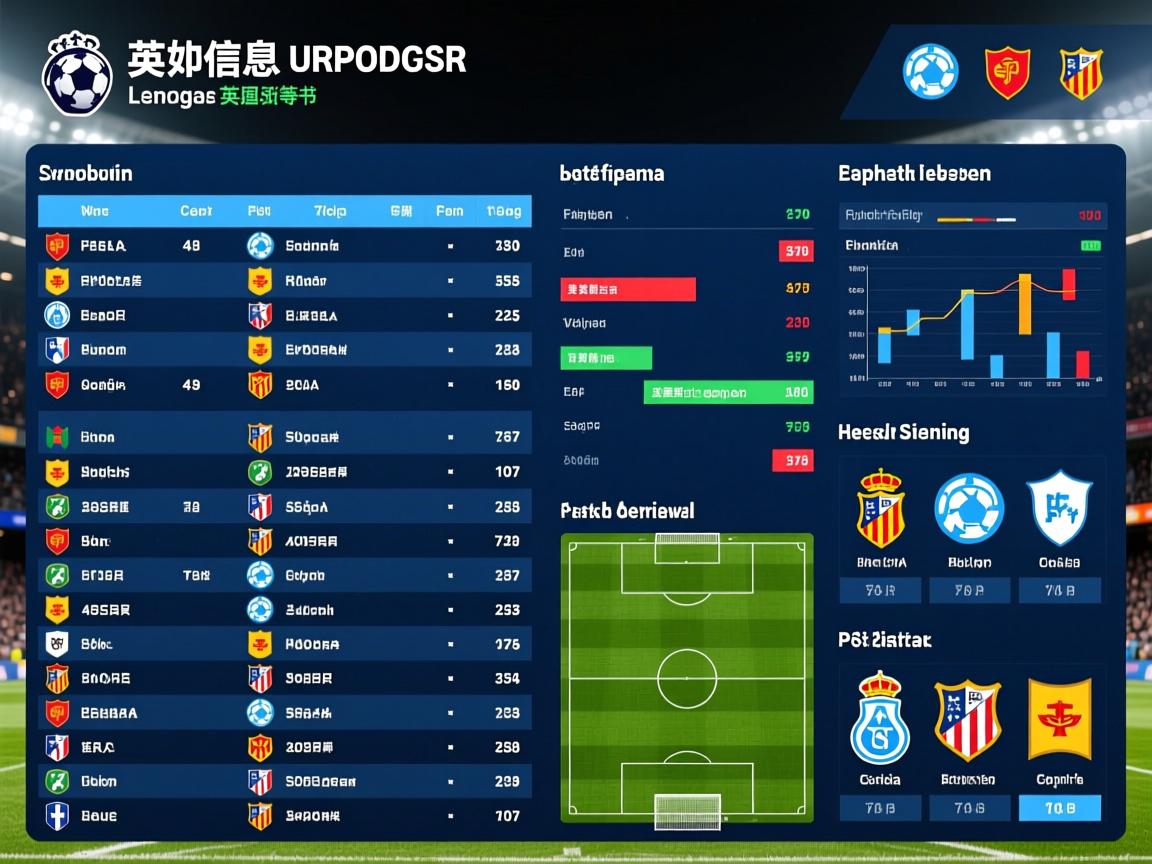Choose the Copnire yellow banner crest
The height and width of the screenshot is (864, 1152).
[1059, 719]
